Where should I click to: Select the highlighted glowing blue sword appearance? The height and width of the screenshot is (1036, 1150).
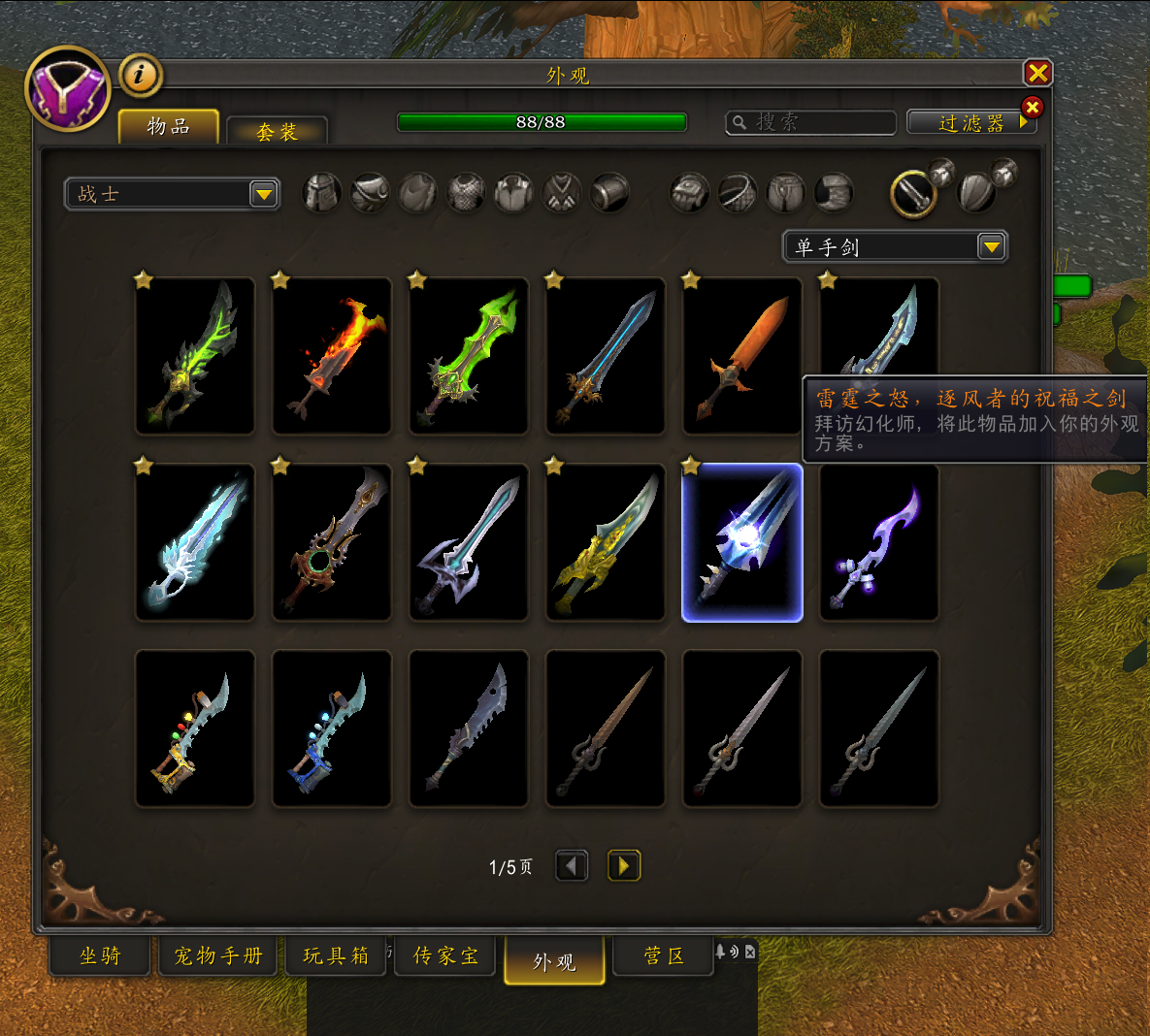pyautogui.click(x=742, y=542)
